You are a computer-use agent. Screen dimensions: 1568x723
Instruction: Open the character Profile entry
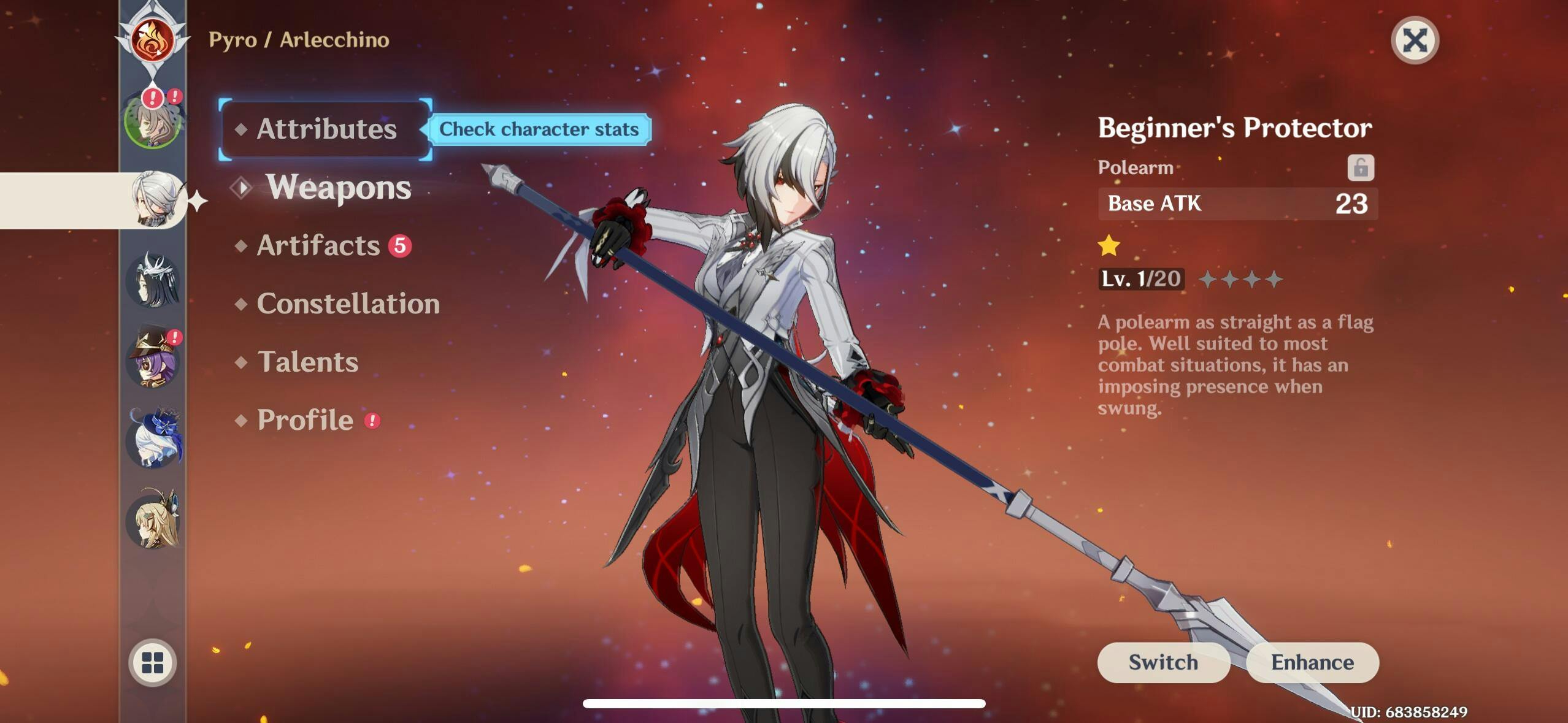pos(305,420)
